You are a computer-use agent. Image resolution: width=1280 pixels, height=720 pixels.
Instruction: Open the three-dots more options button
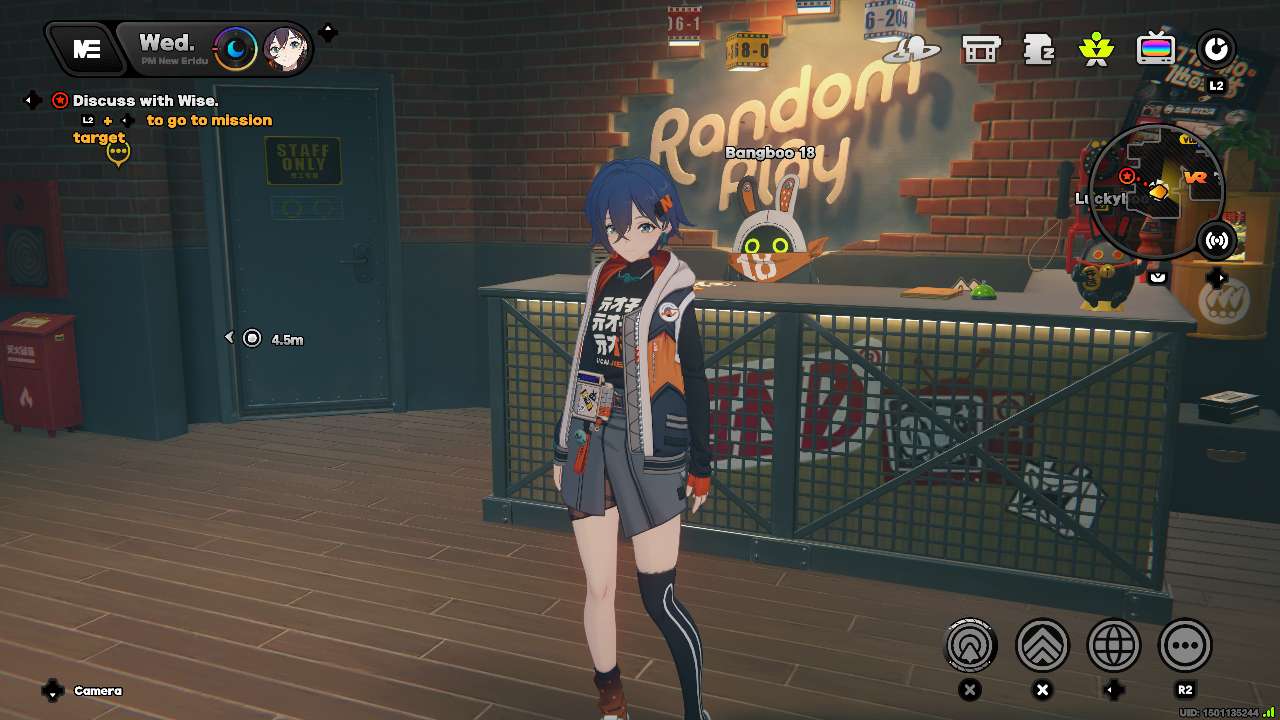tap(1185, 645)
